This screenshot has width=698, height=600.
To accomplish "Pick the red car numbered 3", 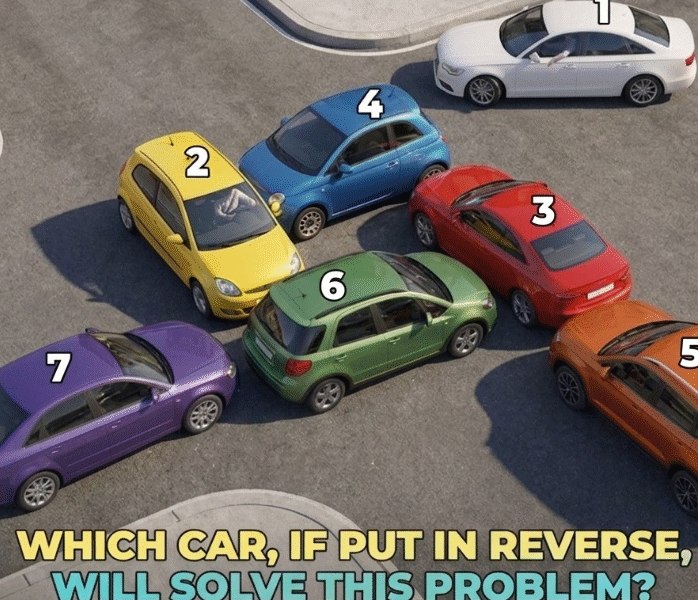I will pyautogui.click(x=520, y=240).
